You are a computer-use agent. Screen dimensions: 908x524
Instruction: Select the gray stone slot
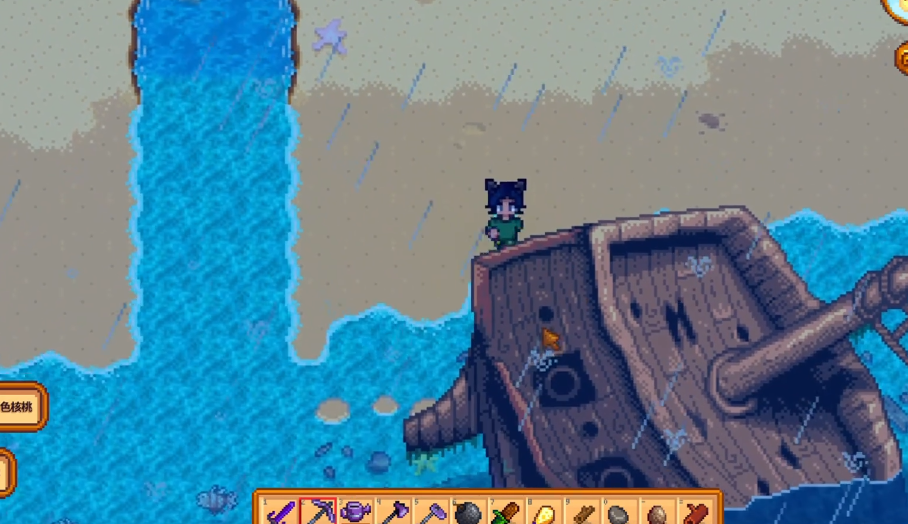click(x=618, y=514)
